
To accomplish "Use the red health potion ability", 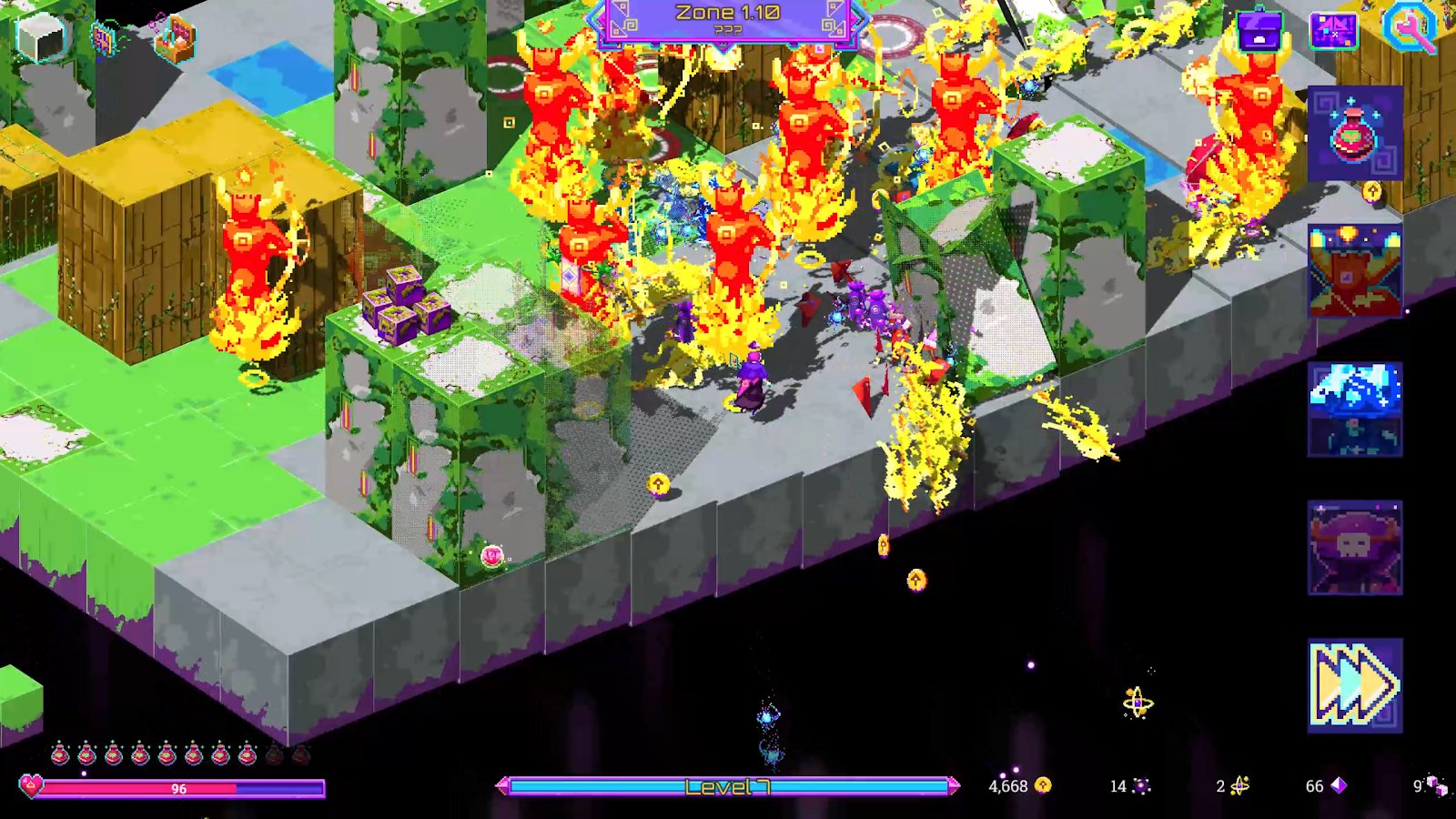I will tap(1354, 134).
